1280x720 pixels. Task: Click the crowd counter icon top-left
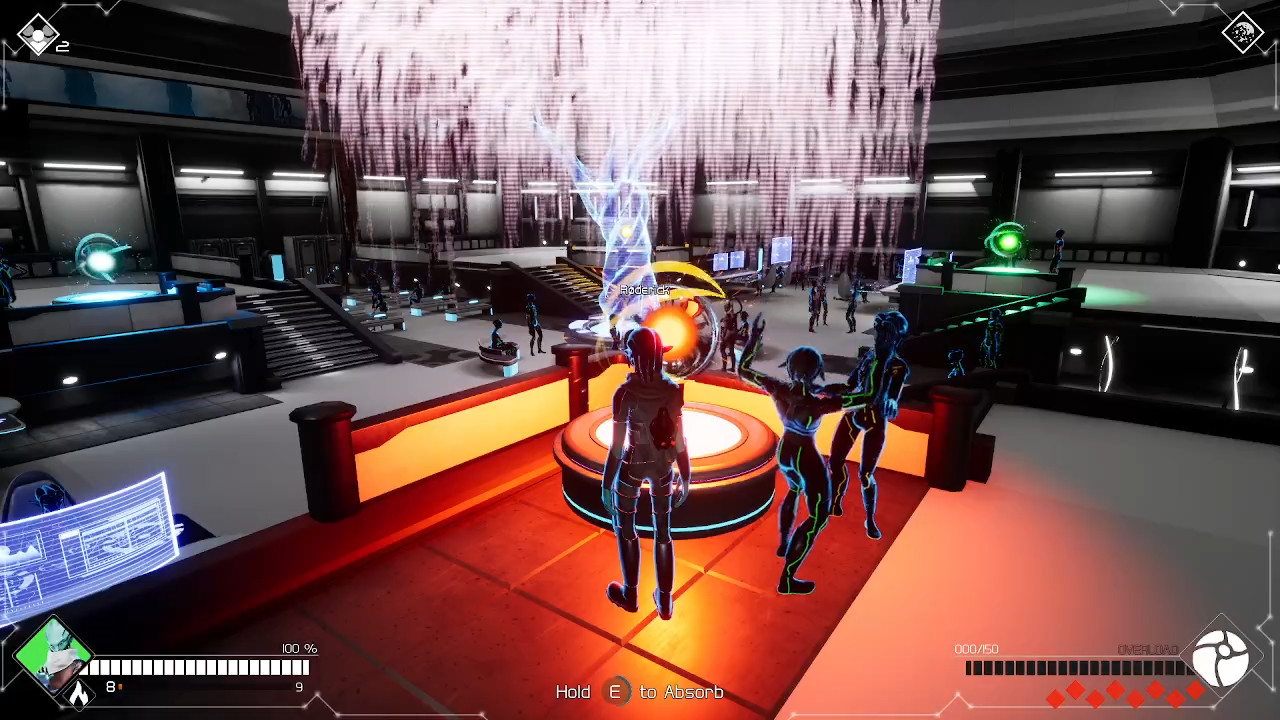click(x=38, y=33)
